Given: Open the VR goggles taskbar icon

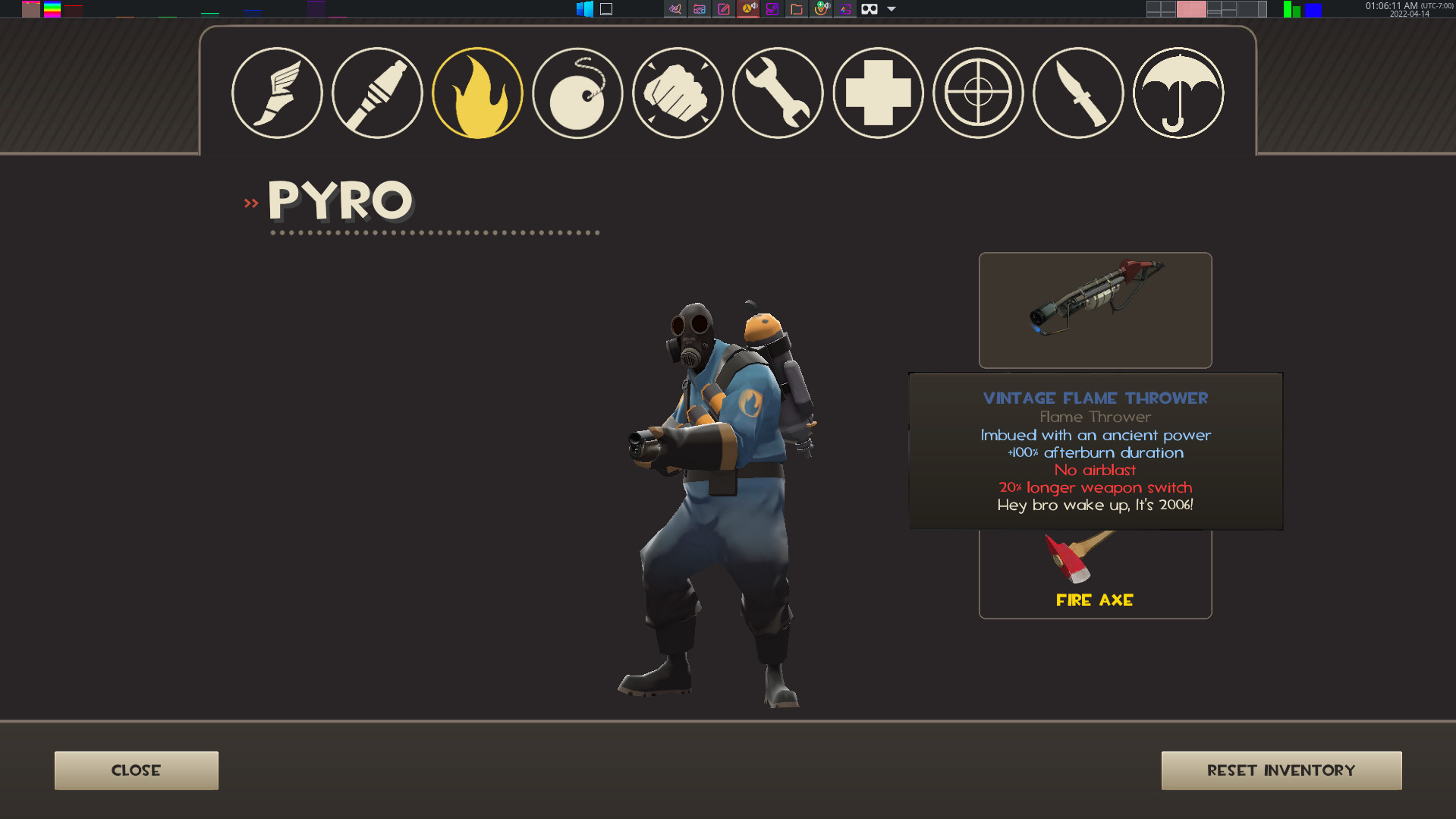Looking at the screenshot, I should click(869, 9).
